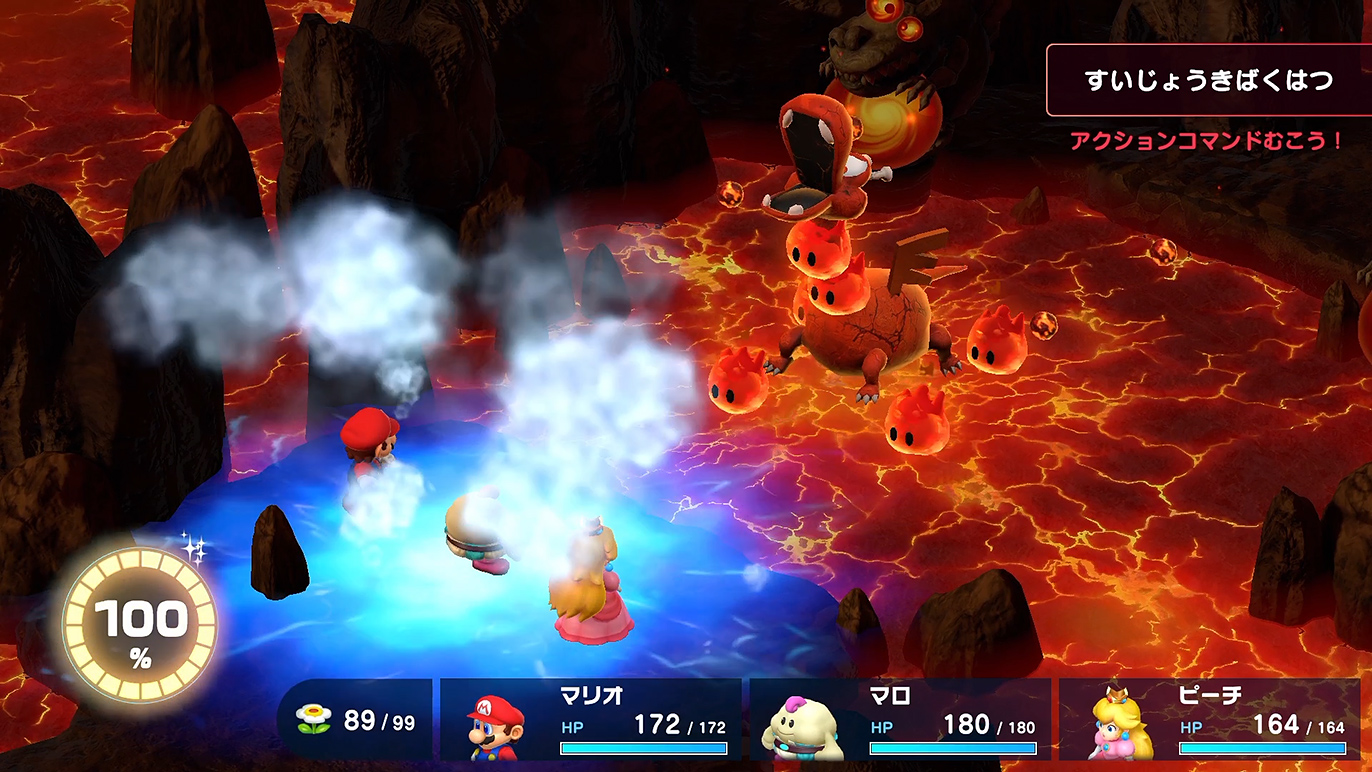Select Mallow's party status panel
This screenshot has height=772, width=1372.
tap(900, 719)
